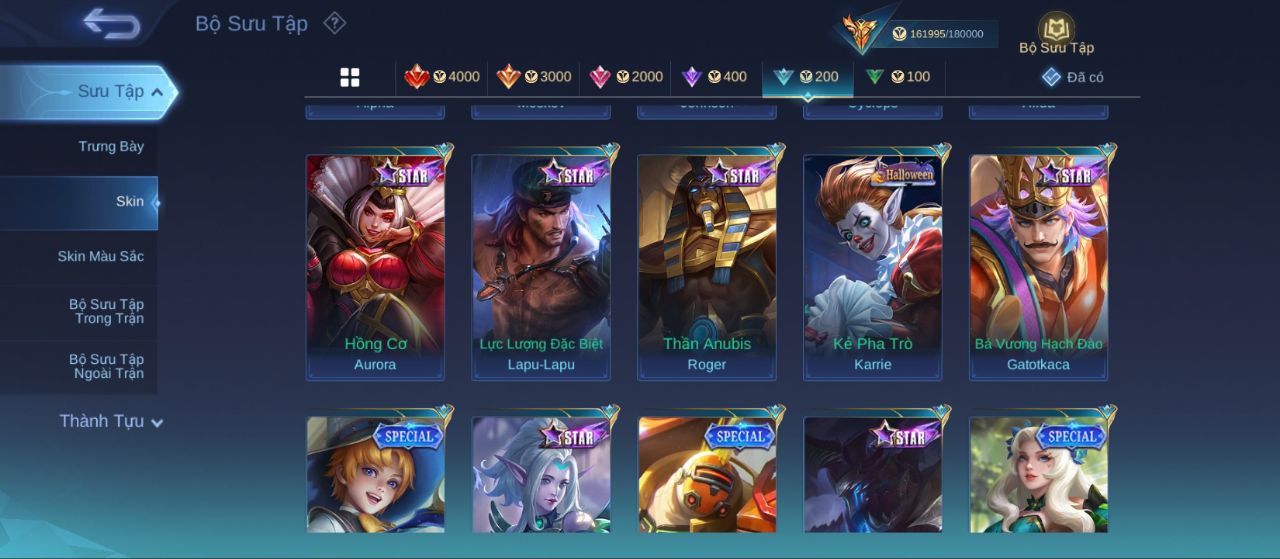Expand the Thành Tựu section
1280x559 pixels.
click(110, 422)
